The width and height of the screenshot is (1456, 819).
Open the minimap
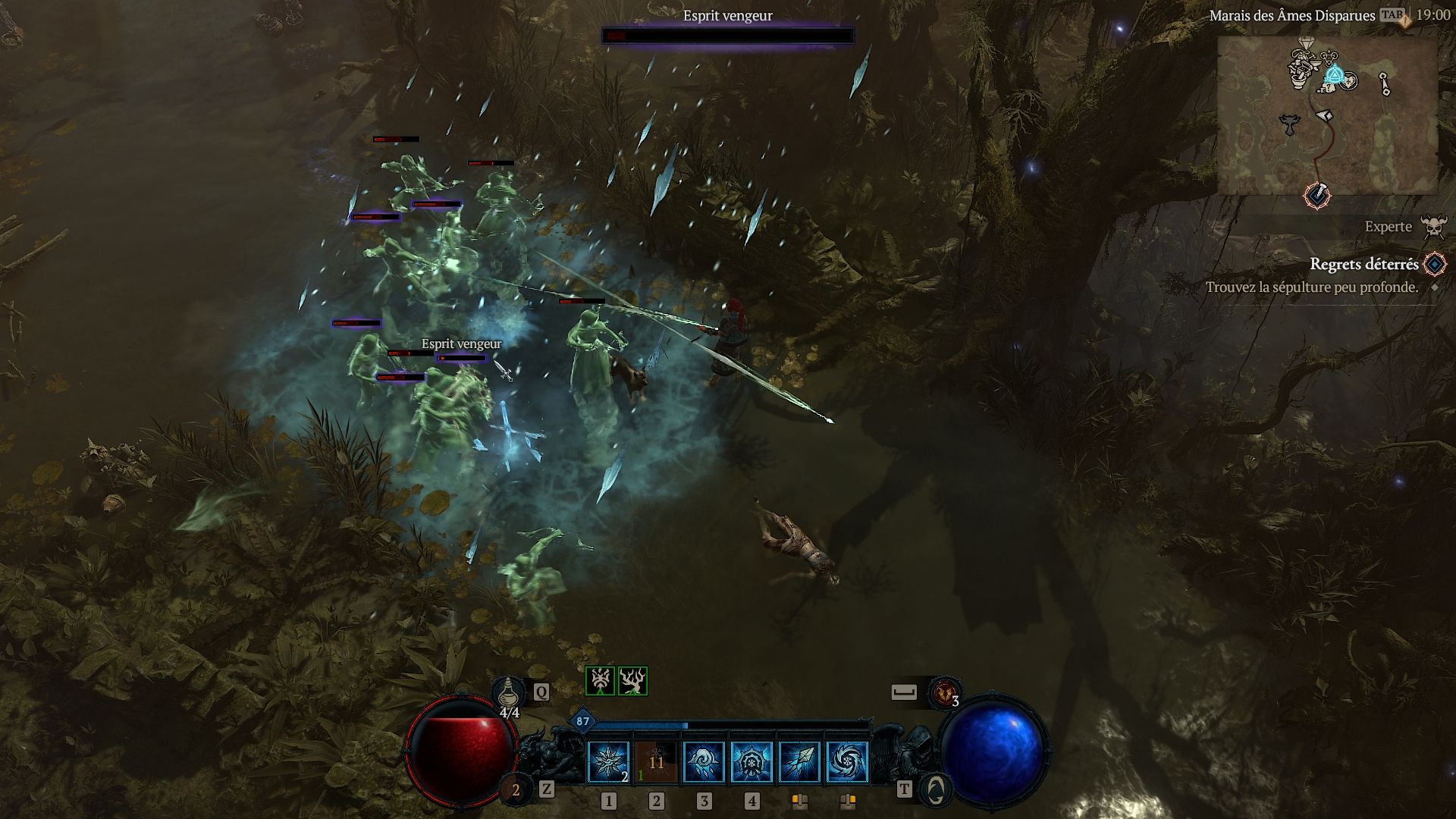[x=1327, y=114]
